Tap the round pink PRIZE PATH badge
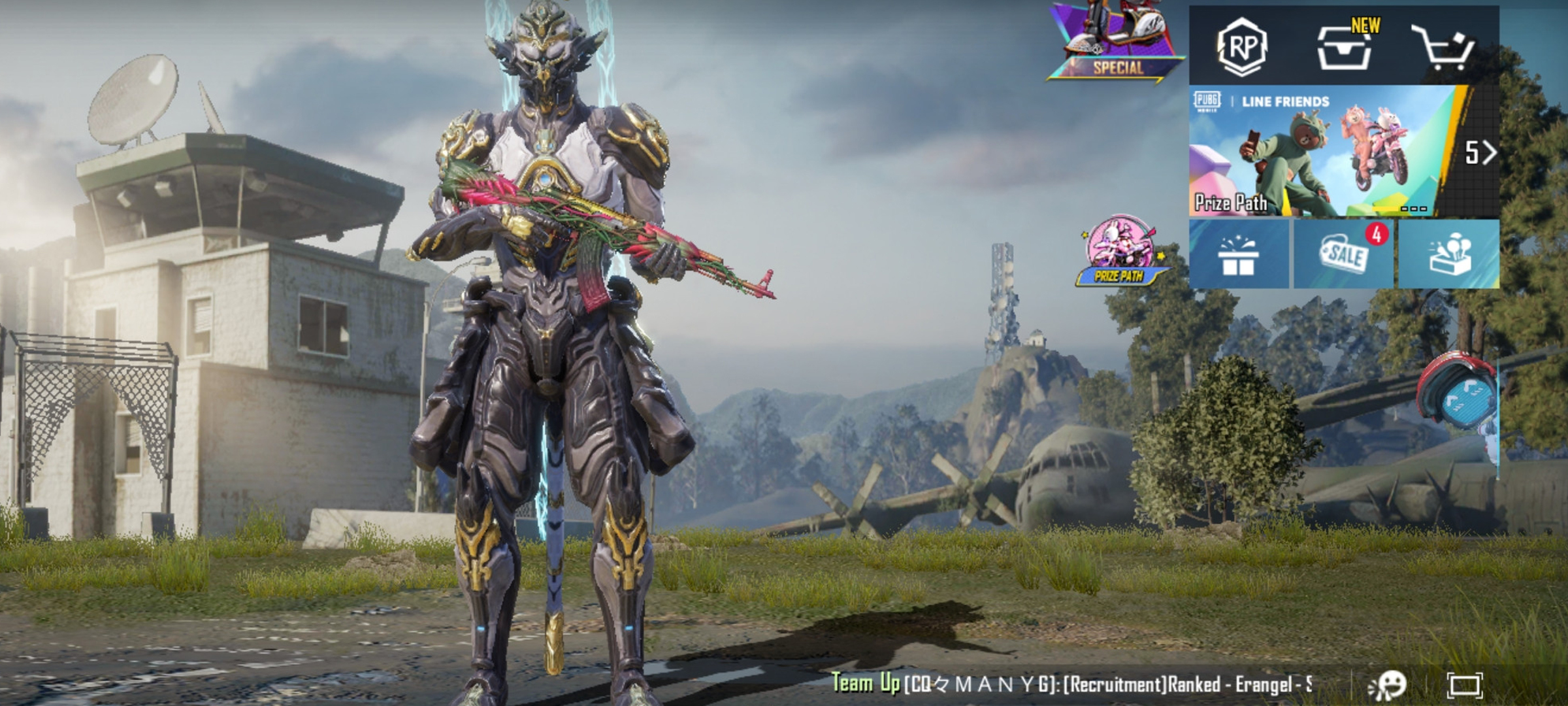1568x706 pixels. point(1119,251)
